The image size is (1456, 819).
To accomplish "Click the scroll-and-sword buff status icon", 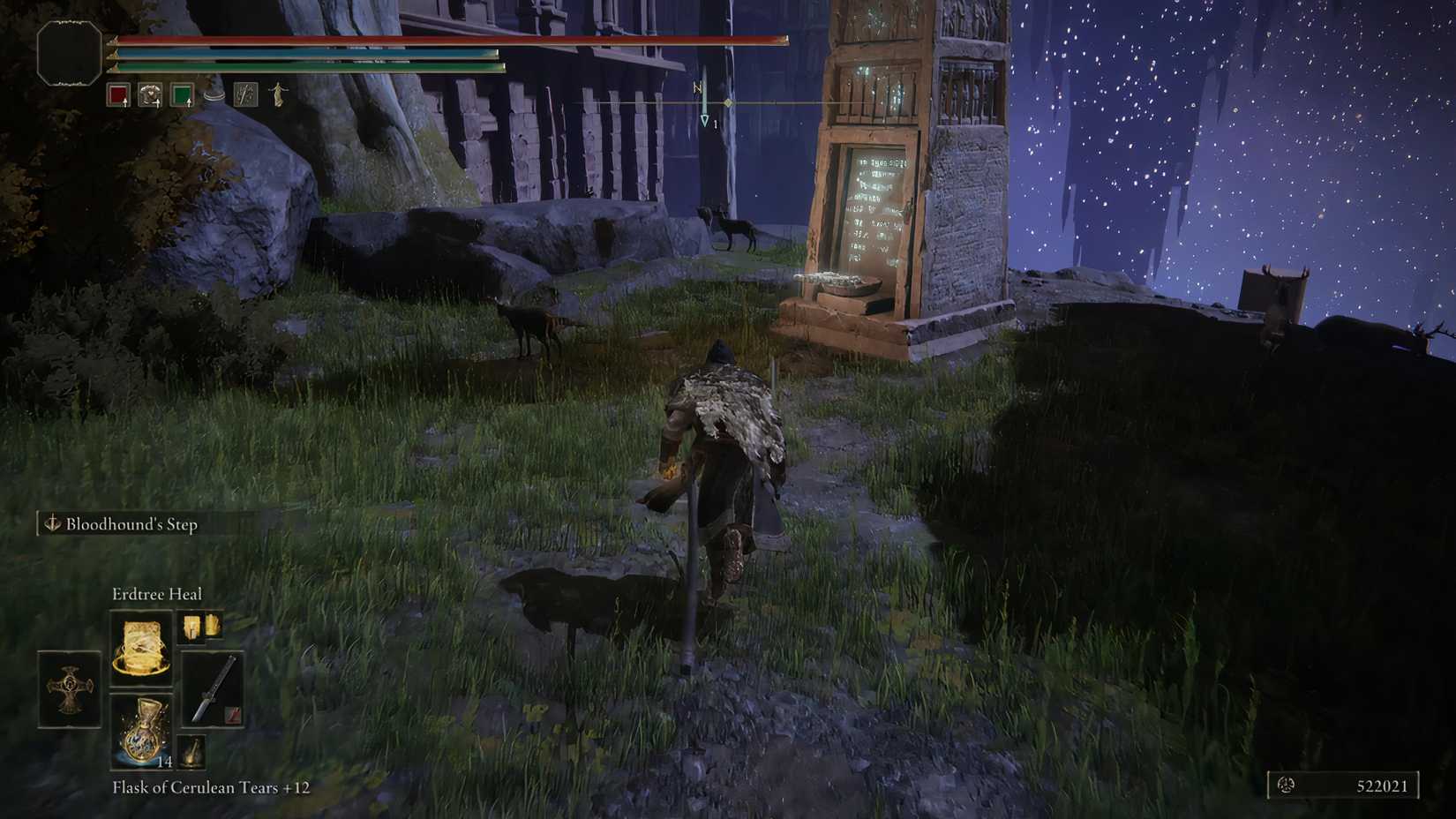I will tap(246, 94).
